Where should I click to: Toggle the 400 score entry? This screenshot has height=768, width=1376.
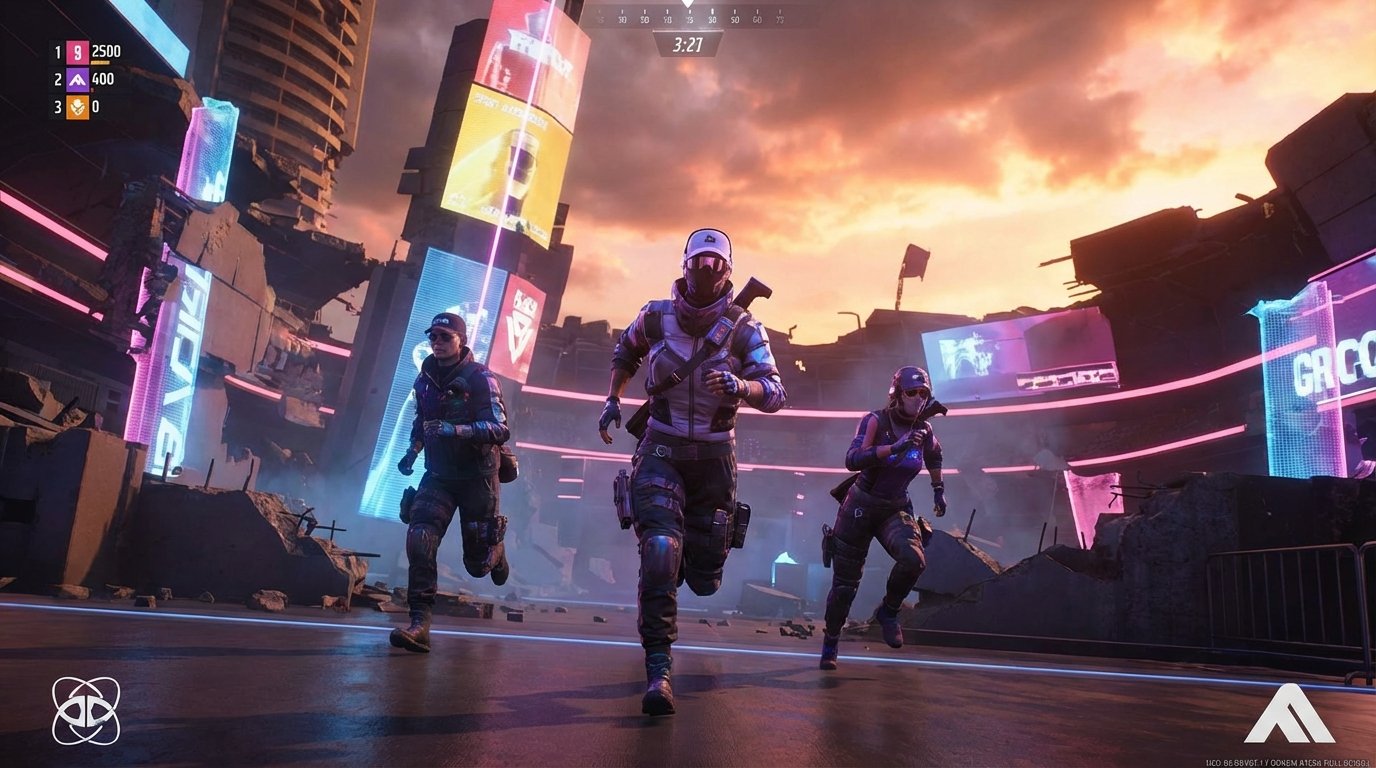(102, 81)
